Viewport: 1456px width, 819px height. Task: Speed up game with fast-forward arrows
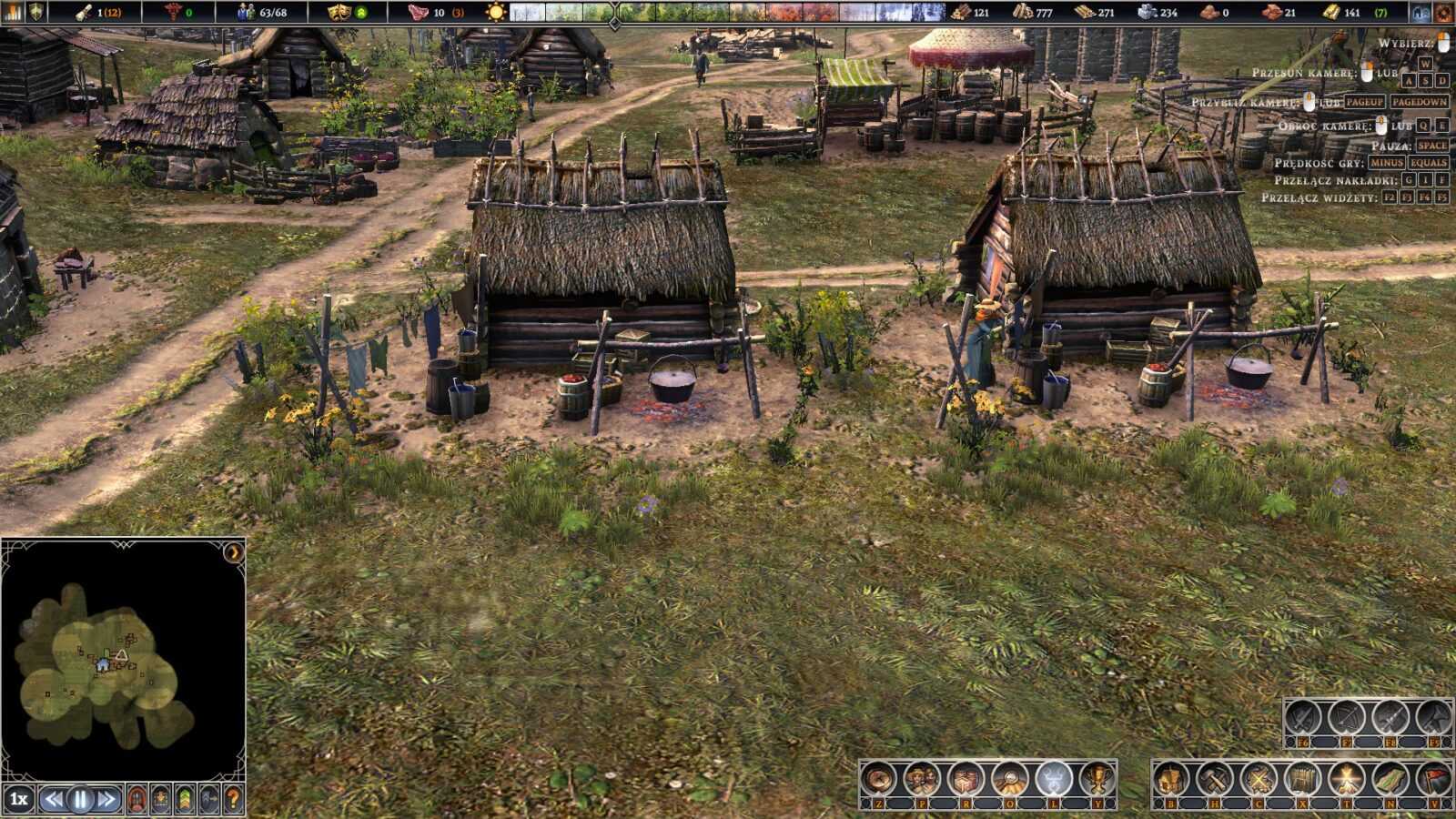[106, 800]
